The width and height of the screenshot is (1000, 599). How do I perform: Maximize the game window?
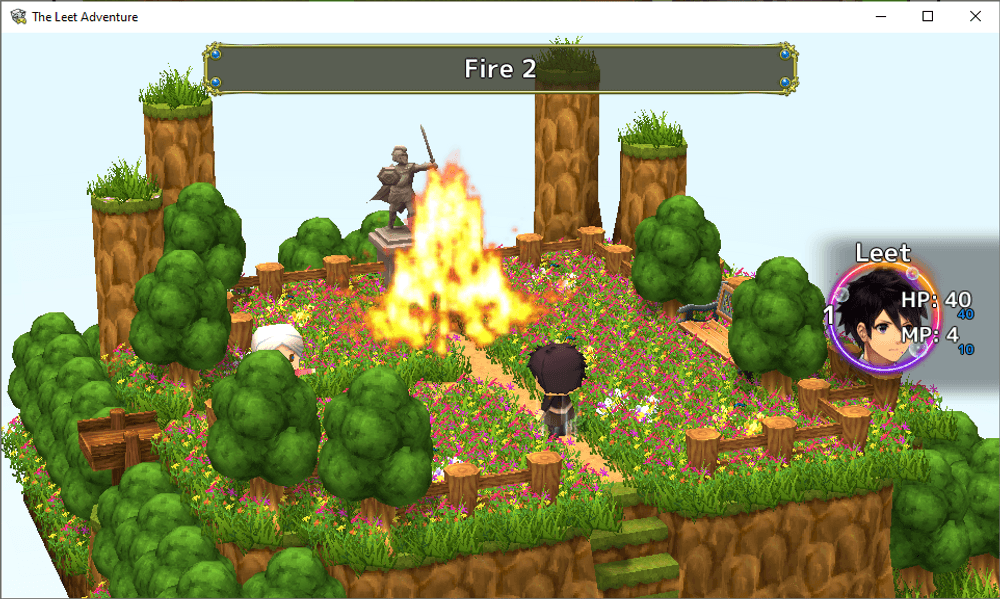pos(928,16)
